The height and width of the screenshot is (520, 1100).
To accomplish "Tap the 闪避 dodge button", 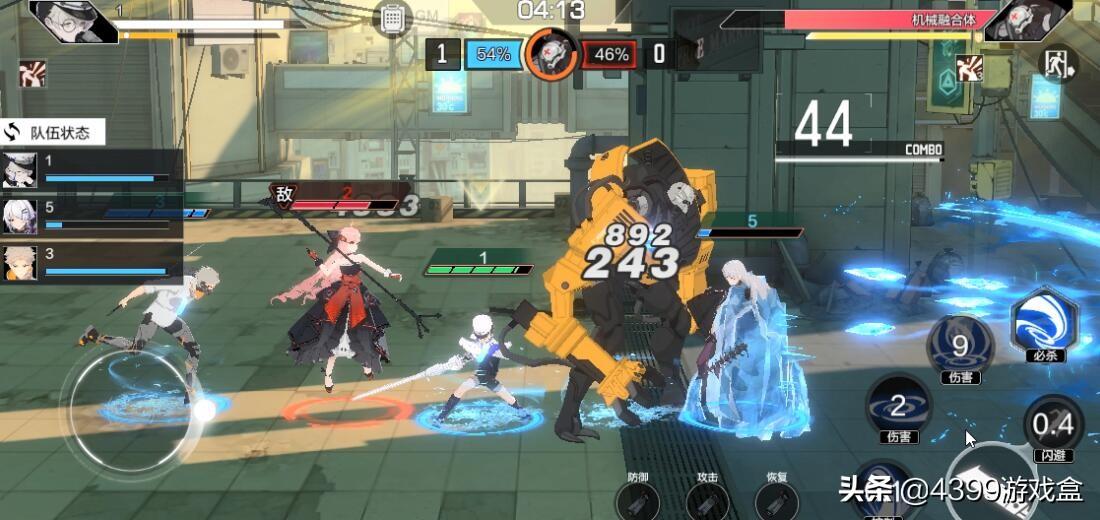I will (x=1052, y=425).
